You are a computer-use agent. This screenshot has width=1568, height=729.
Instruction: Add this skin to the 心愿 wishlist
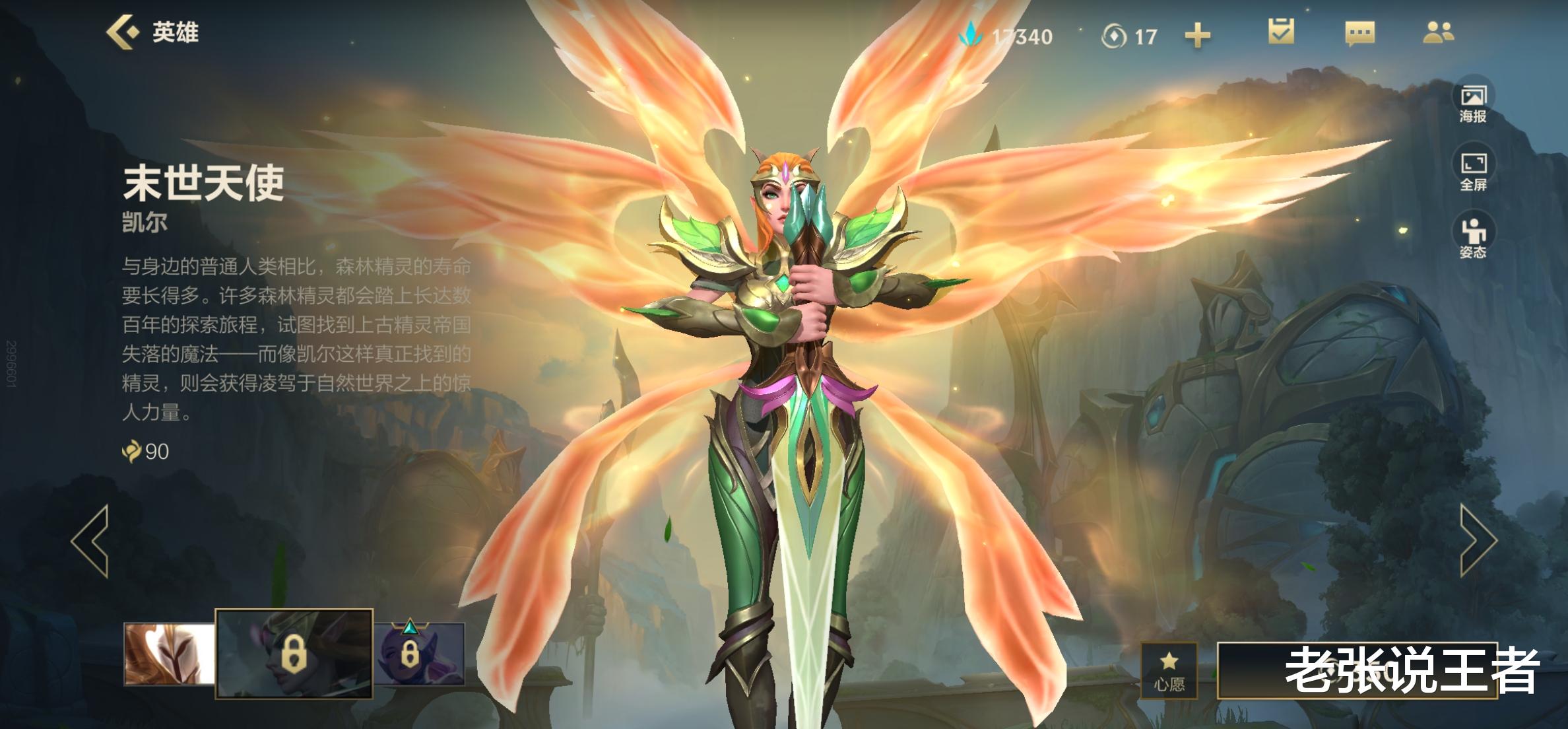pyautogui.click(x=1169, y=670)
